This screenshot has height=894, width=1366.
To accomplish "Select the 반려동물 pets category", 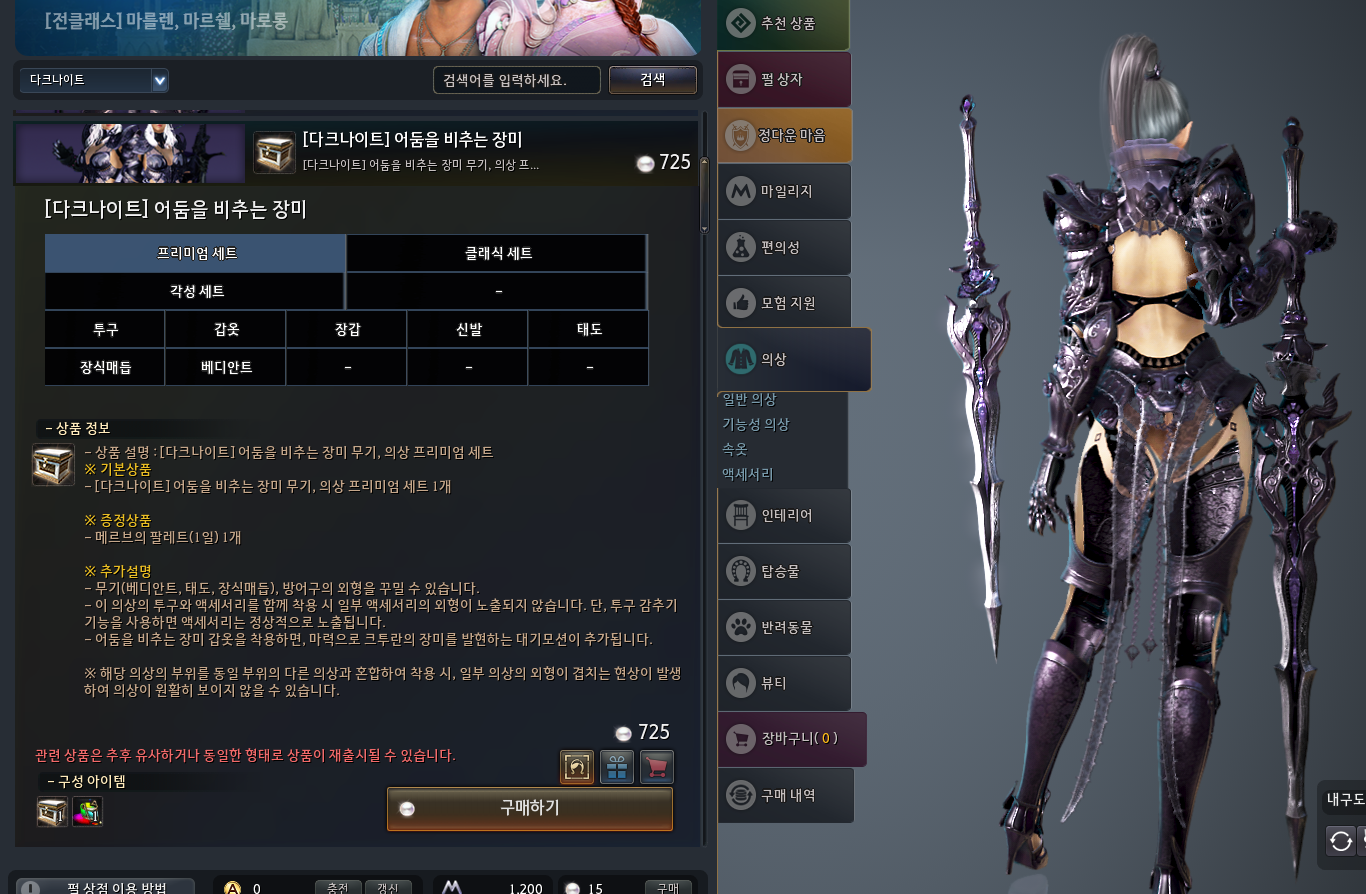I will [x=784, y=627].
